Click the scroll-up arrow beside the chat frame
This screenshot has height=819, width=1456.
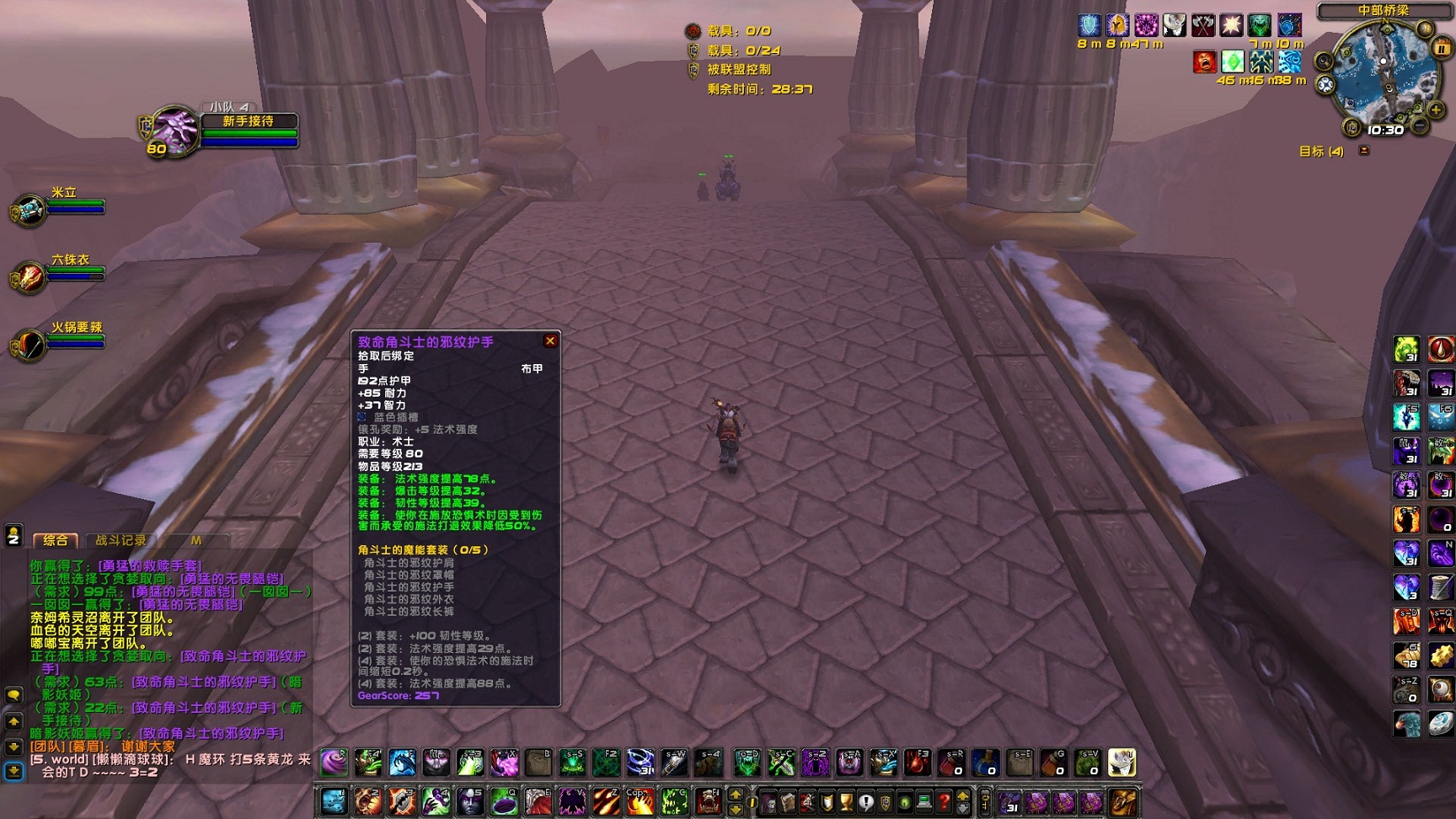(13, 720)
